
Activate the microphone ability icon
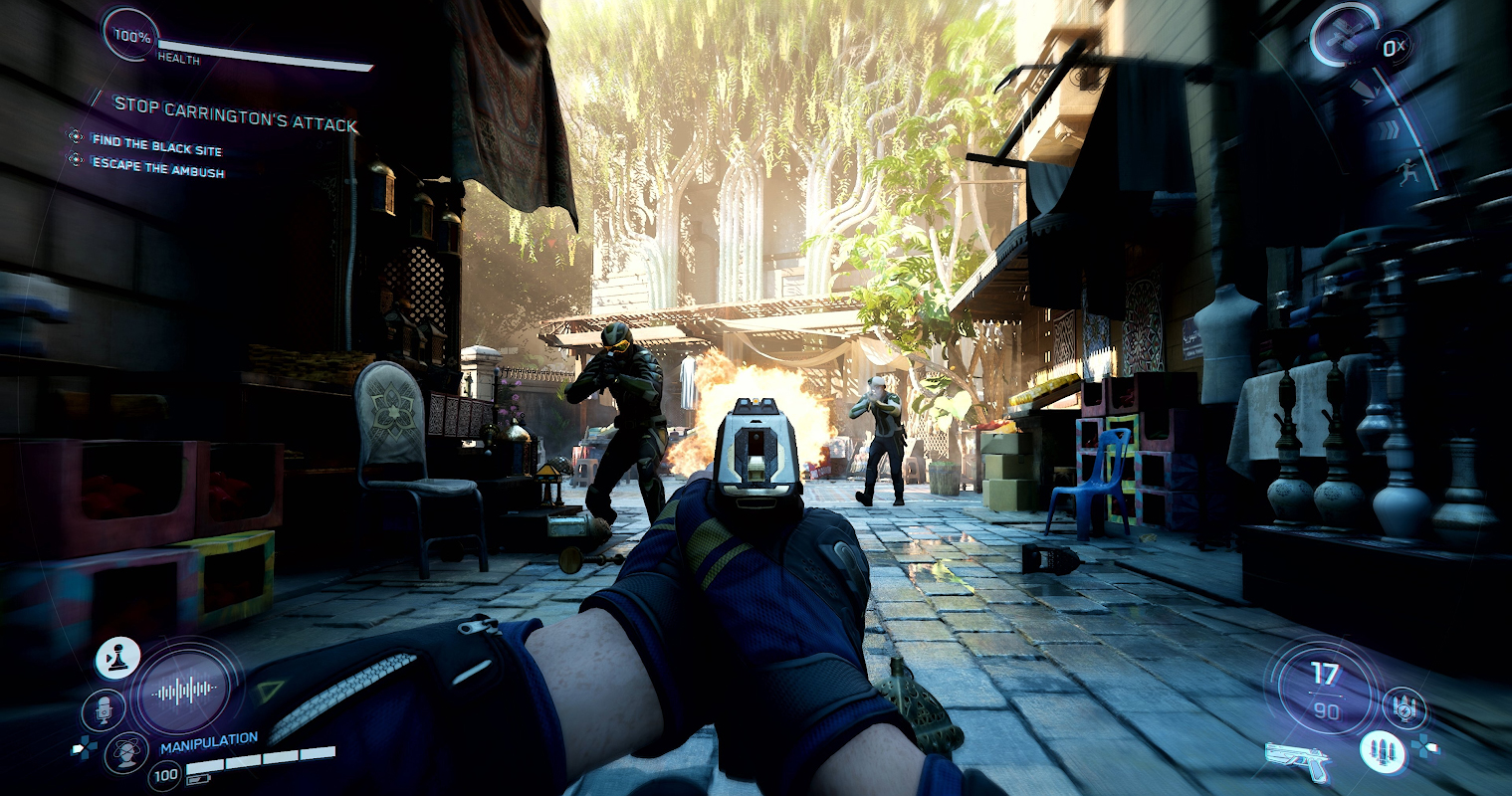[x=103, y=709]
